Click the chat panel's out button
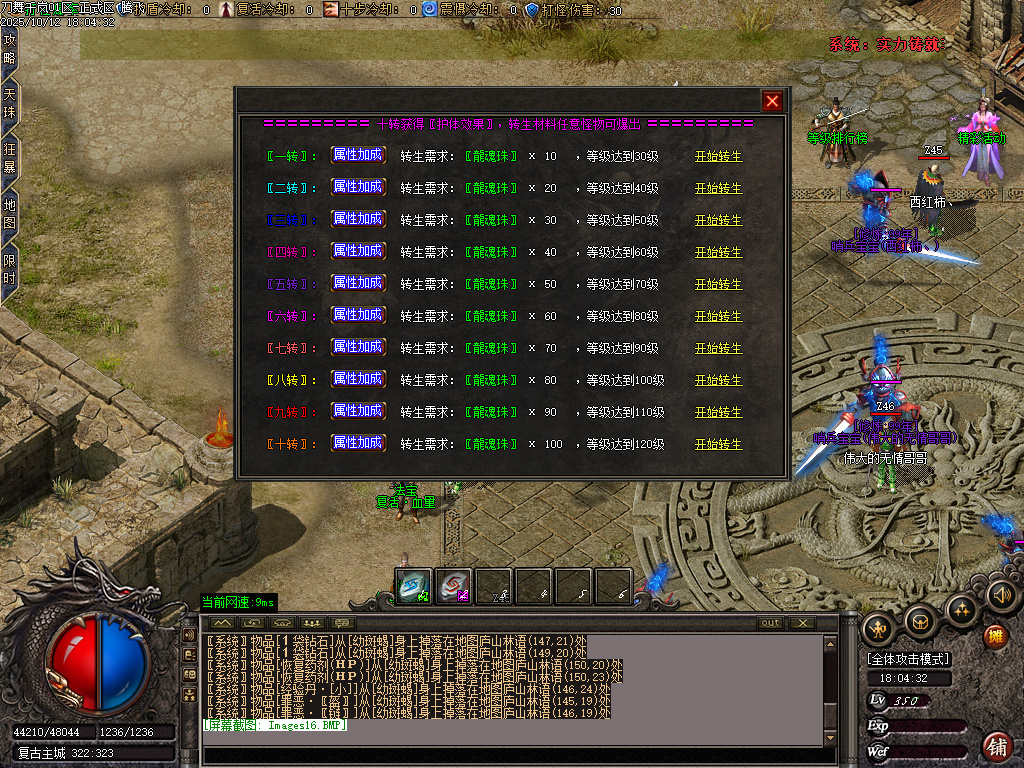 pyautogui.click(x=770, y=623)
